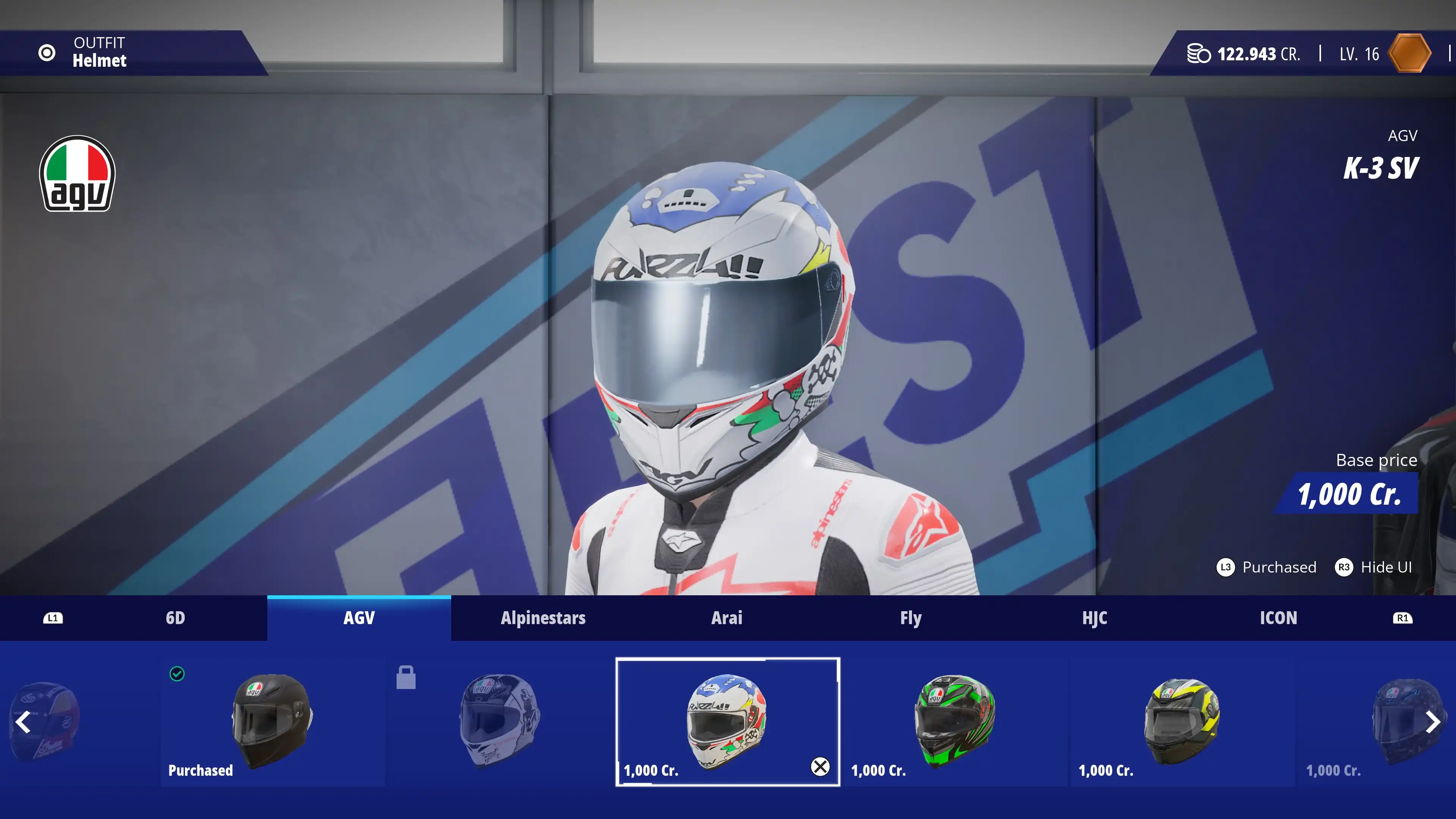
Task: Click the right arrow to browse more helmets
Action: coord(1432,722)
